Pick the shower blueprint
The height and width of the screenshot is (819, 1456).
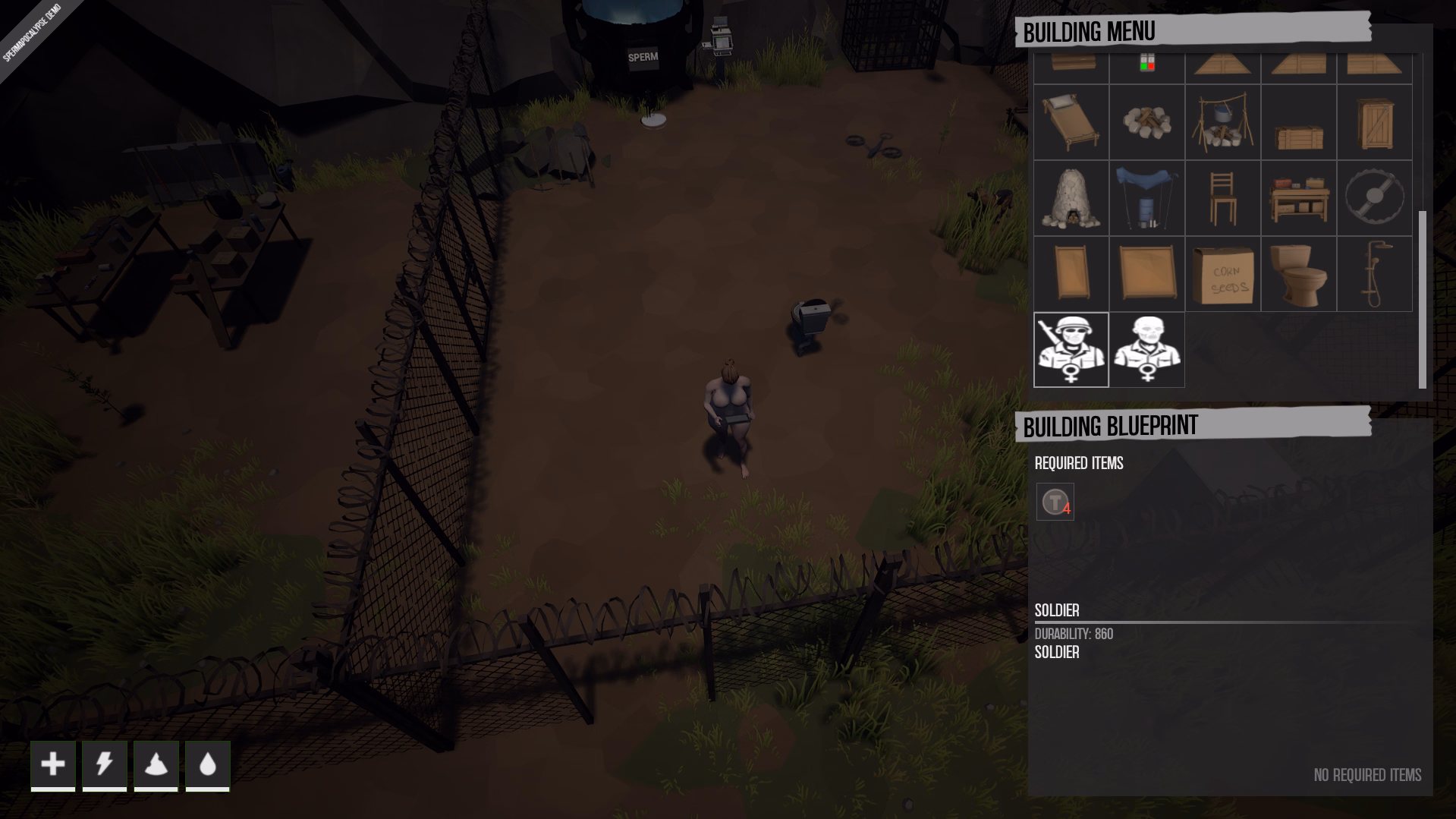[1374, 274]
